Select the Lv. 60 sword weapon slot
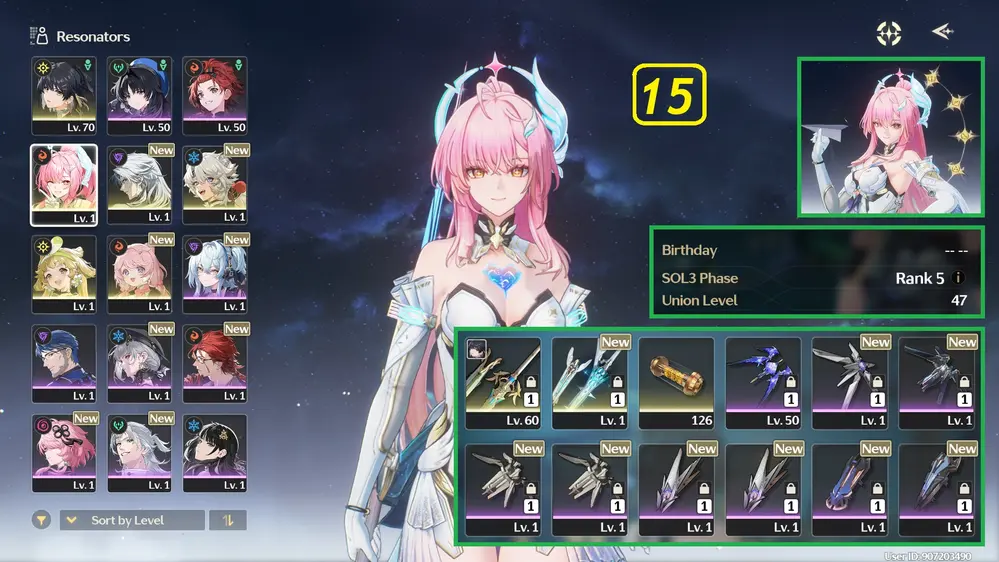Viewport: 999px width, 562px height. tap(503, 383)
